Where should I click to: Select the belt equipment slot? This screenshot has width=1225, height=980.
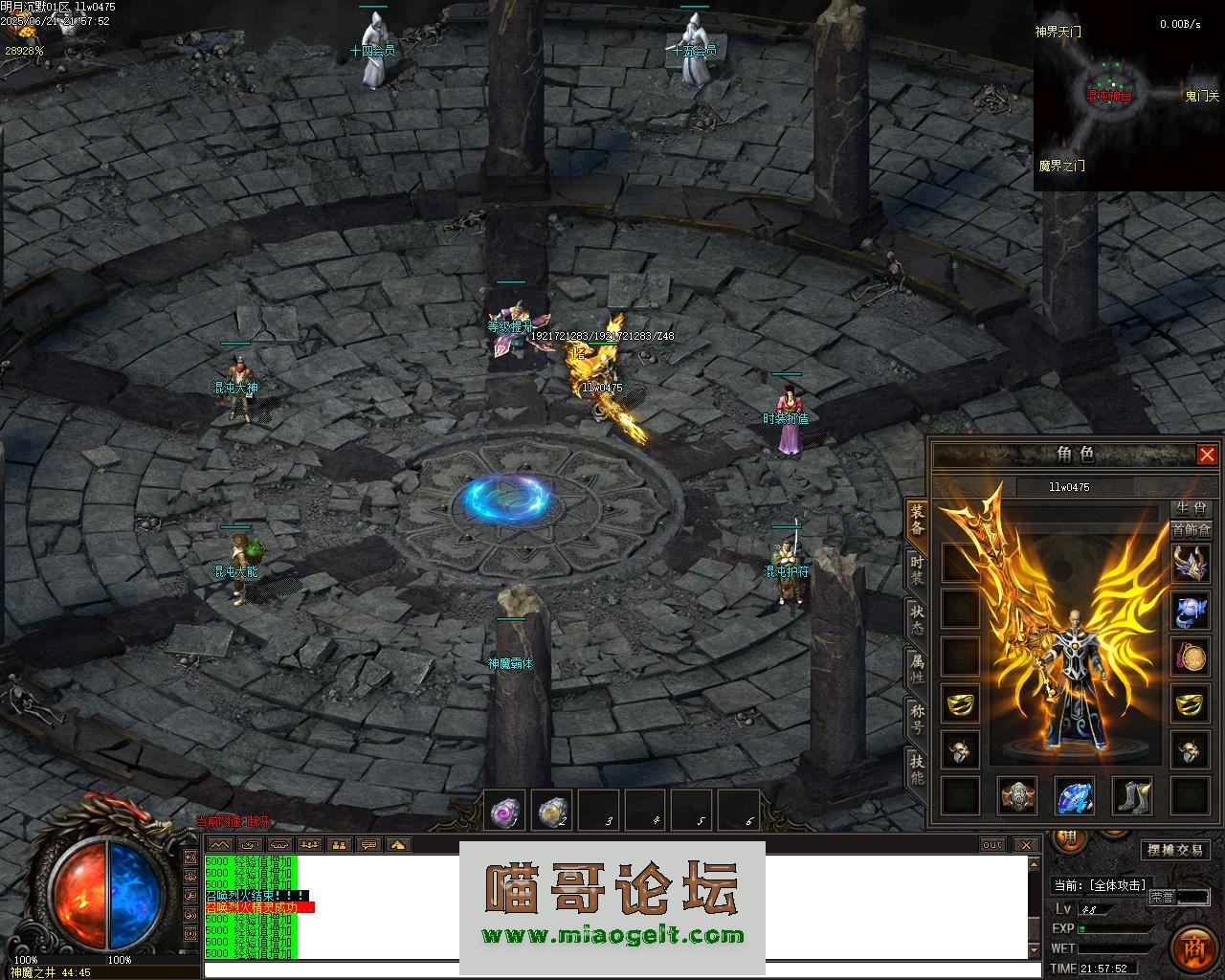tap(1017, 795)
